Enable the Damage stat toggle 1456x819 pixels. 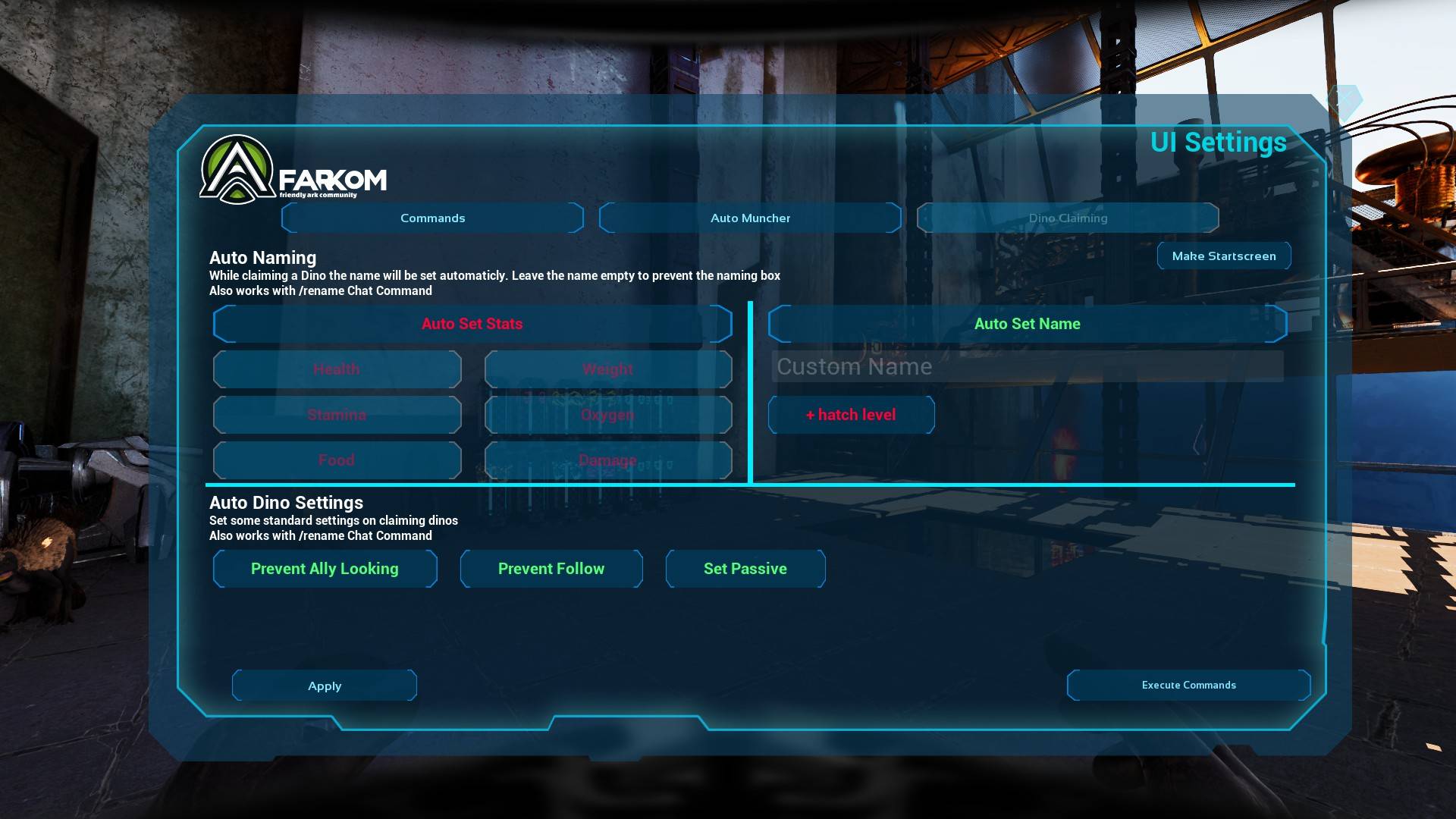coord(607,460)
